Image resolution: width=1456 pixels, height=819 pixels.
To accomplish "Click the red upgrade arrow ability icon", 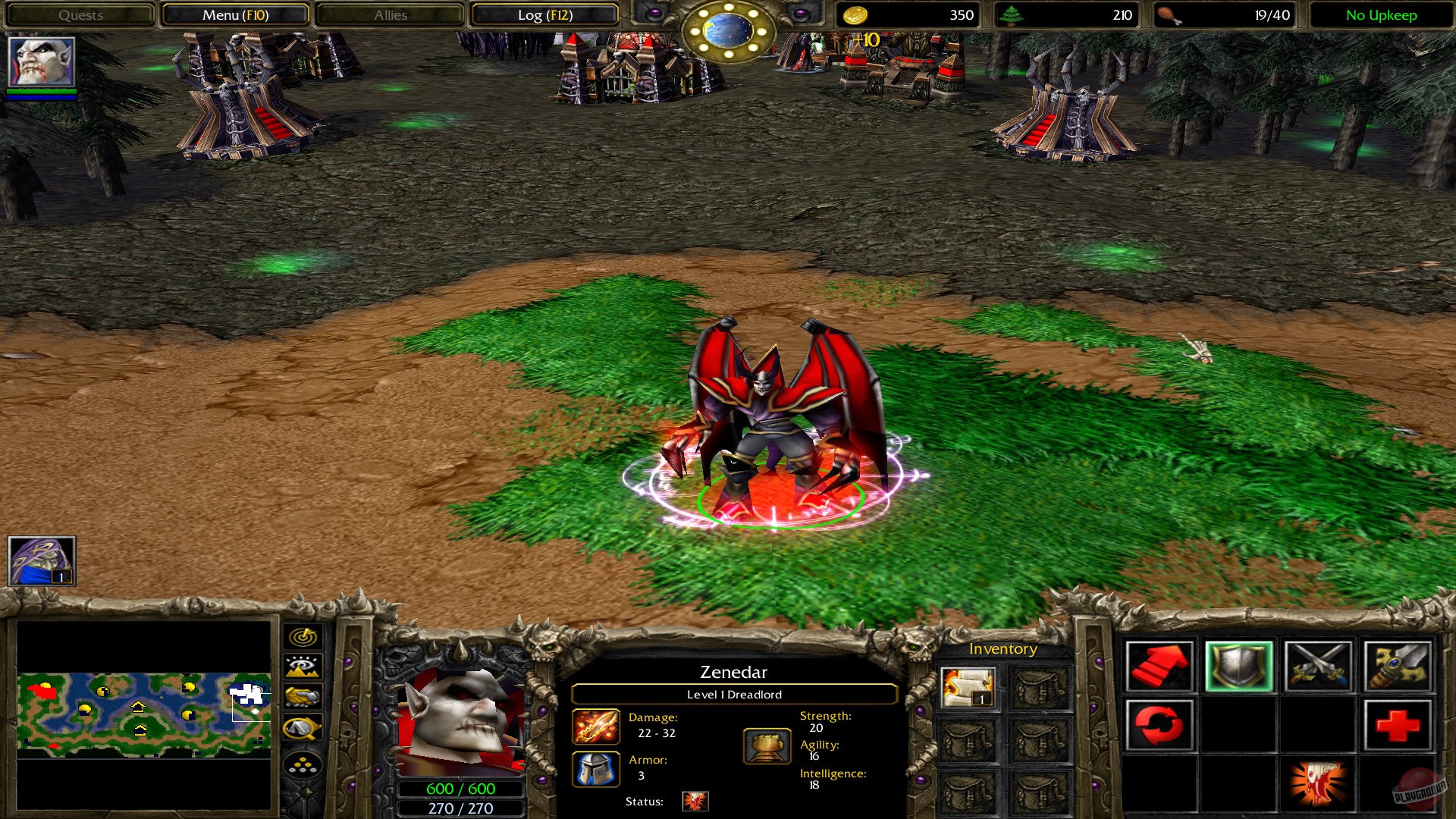I will pos(1162,666).
